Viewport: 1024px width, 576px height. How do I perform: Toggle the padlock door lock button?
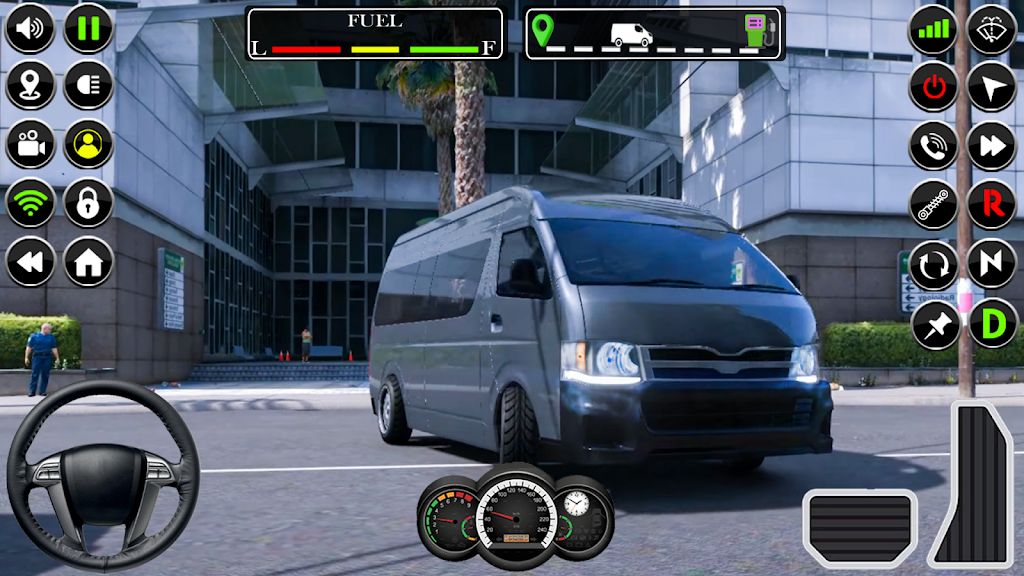tap(89, 204)
